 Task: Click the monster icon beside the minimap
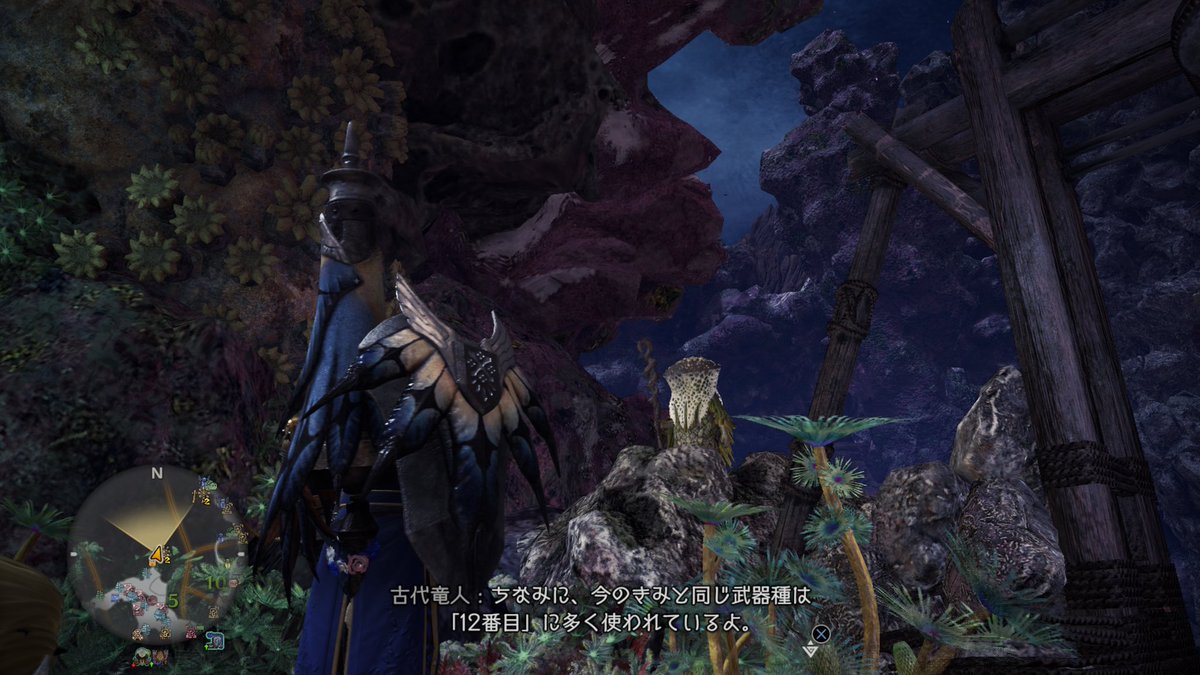coord(216,638)
